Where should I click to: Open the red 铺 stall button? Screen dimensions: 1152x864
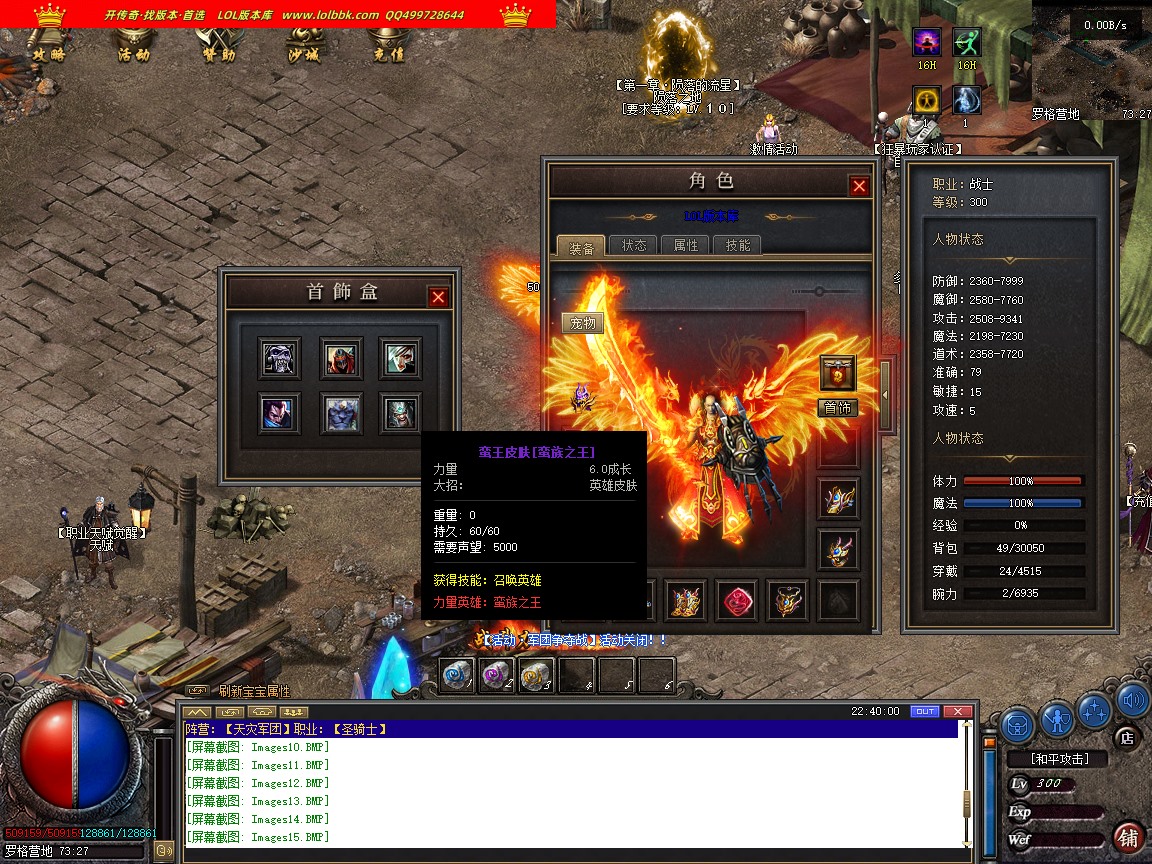(x=1128, y=837)
